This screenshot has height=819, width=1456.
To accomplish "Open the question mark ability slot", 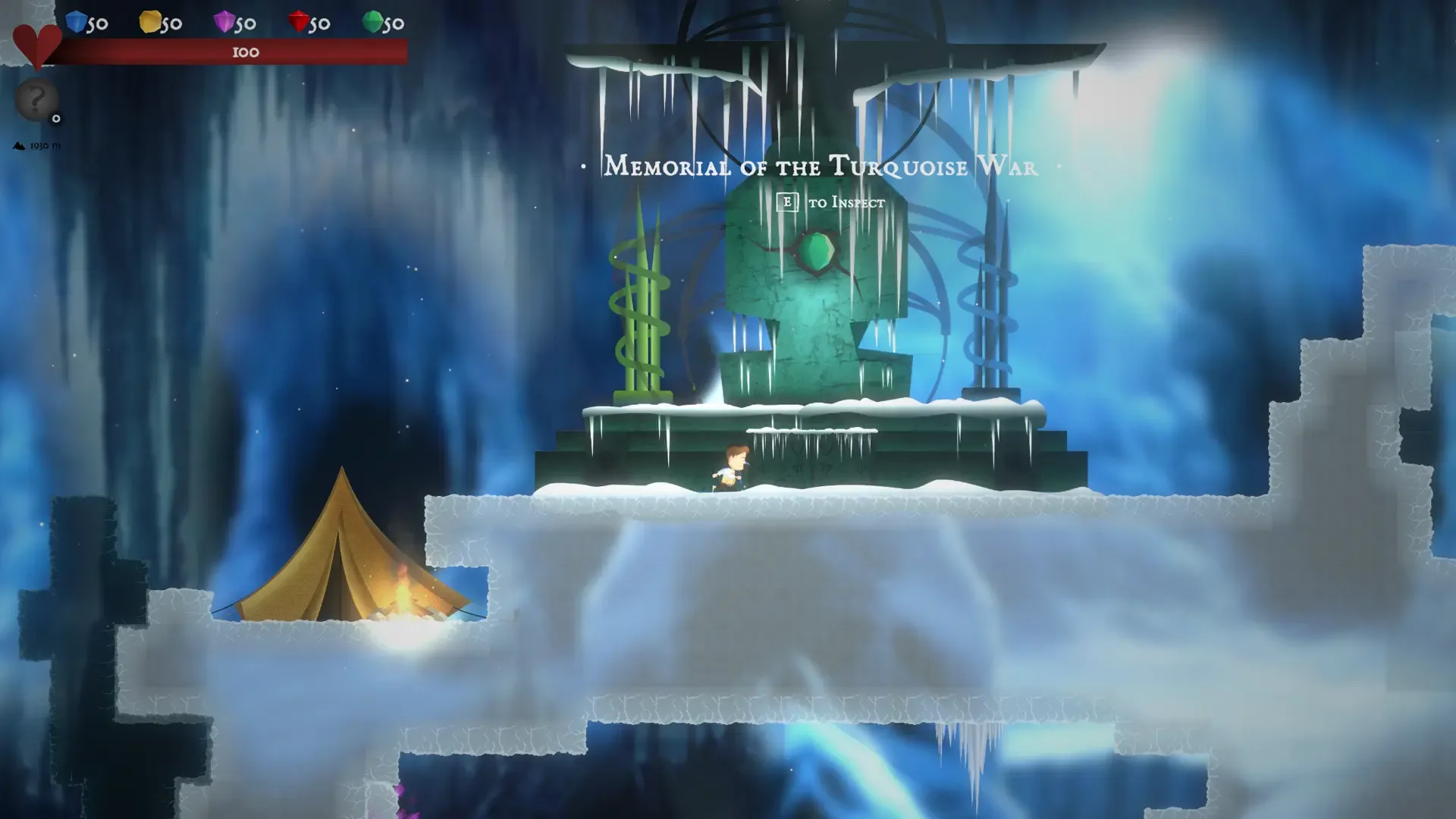I will [x=35, y=99].
